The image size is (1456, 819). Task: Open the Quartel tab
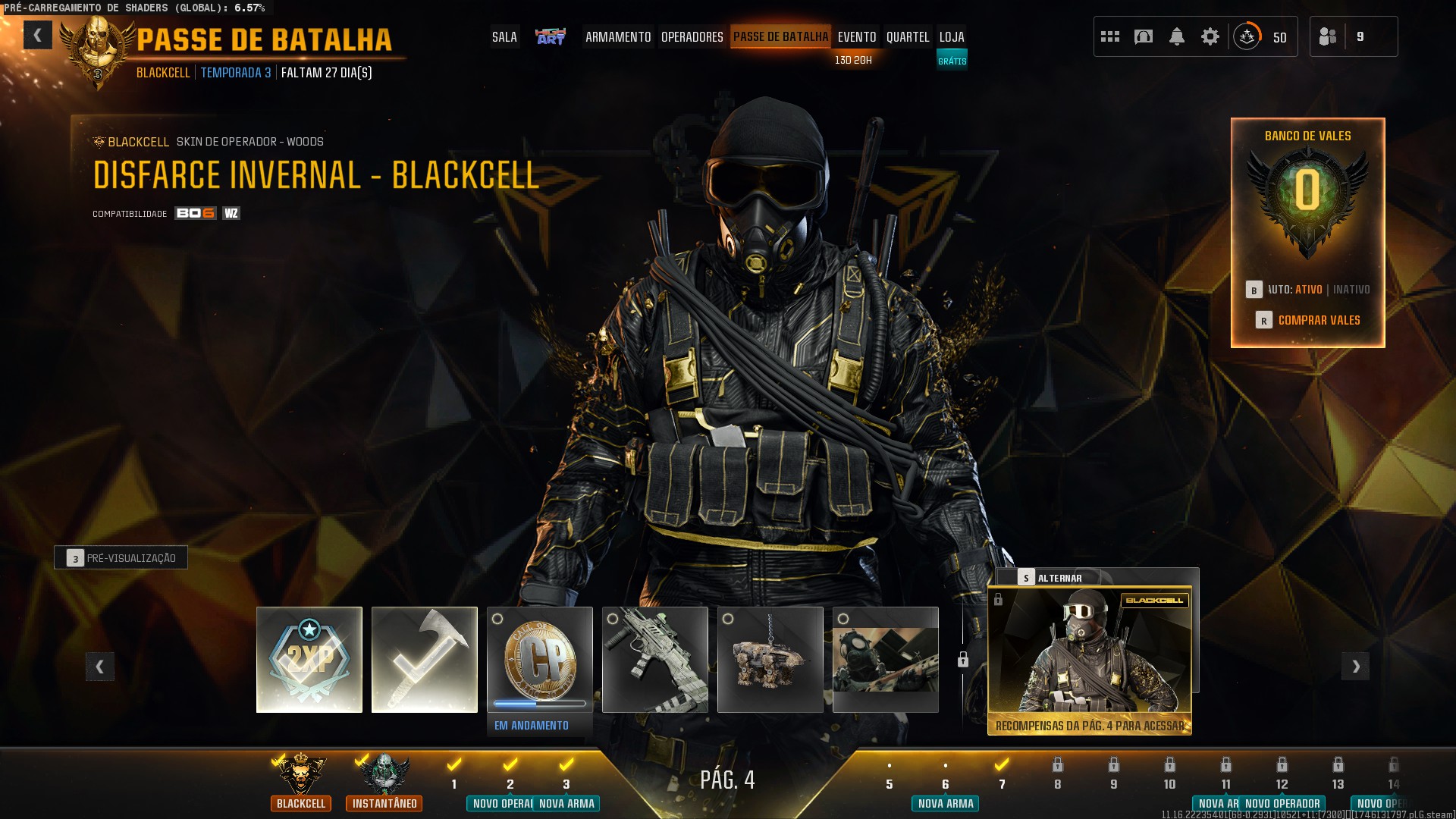point(908,36)
